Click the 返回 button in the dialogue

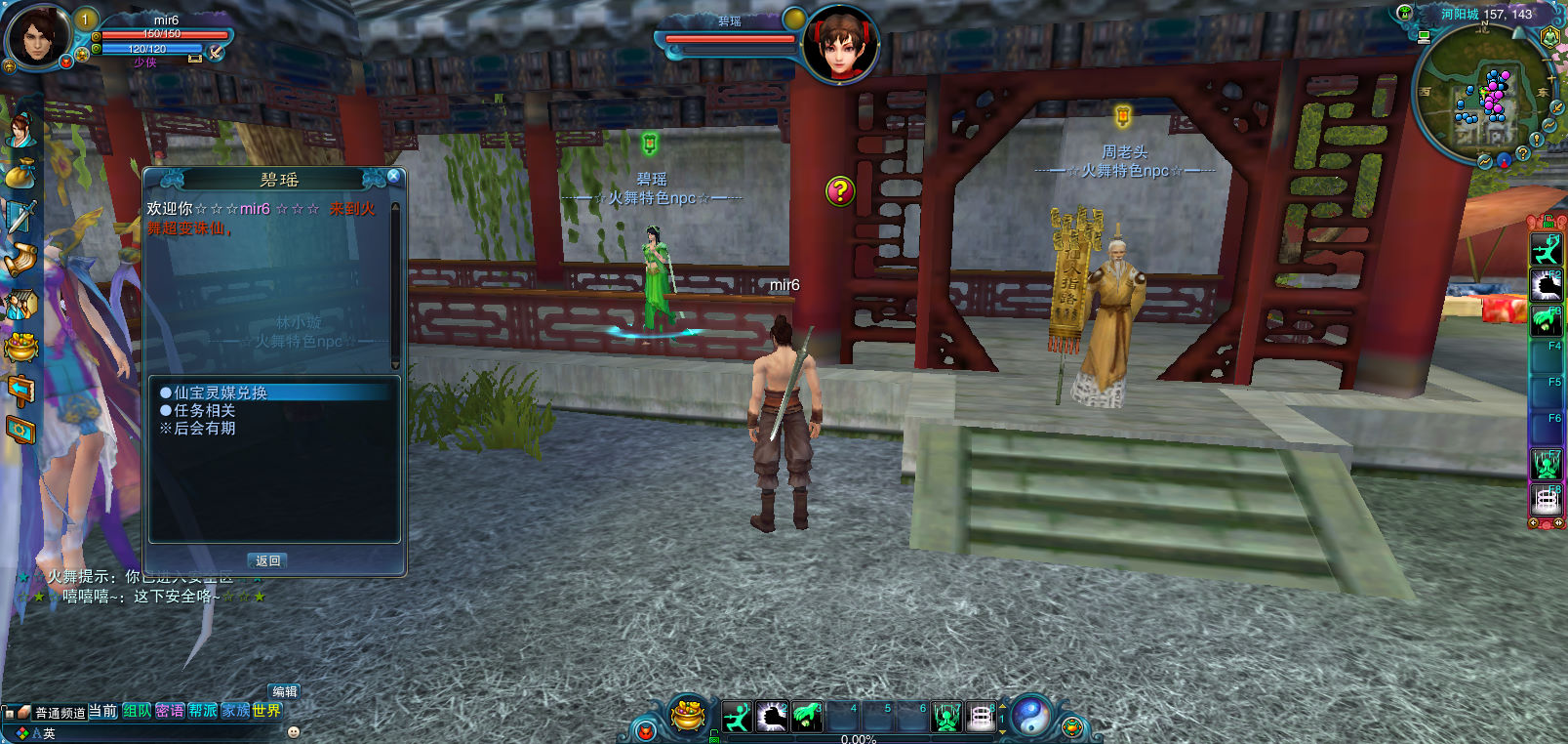coord(268,561)
